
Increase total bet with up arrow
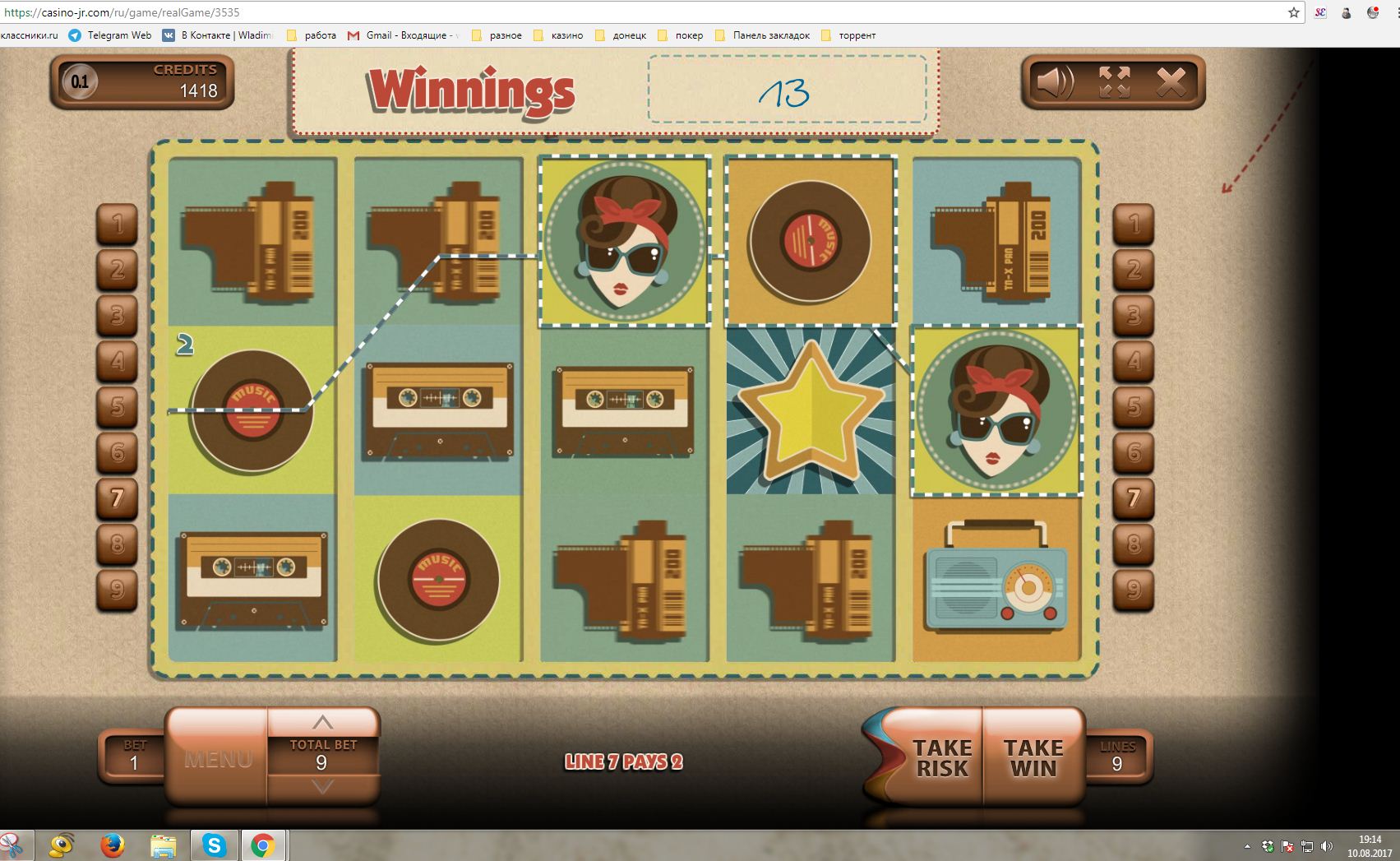(x=323, y=723)
